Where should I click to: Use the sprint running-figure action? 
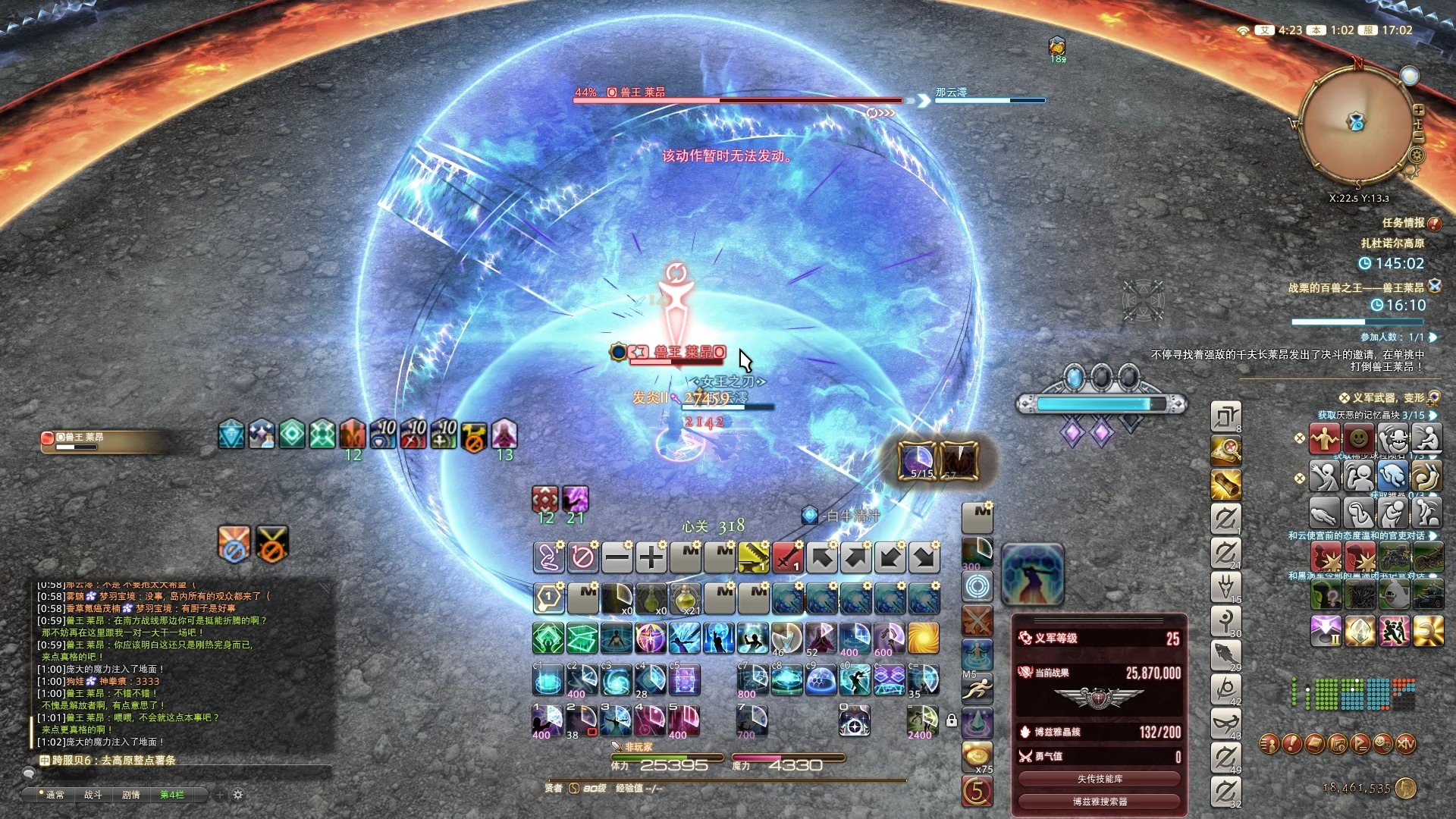977,689
